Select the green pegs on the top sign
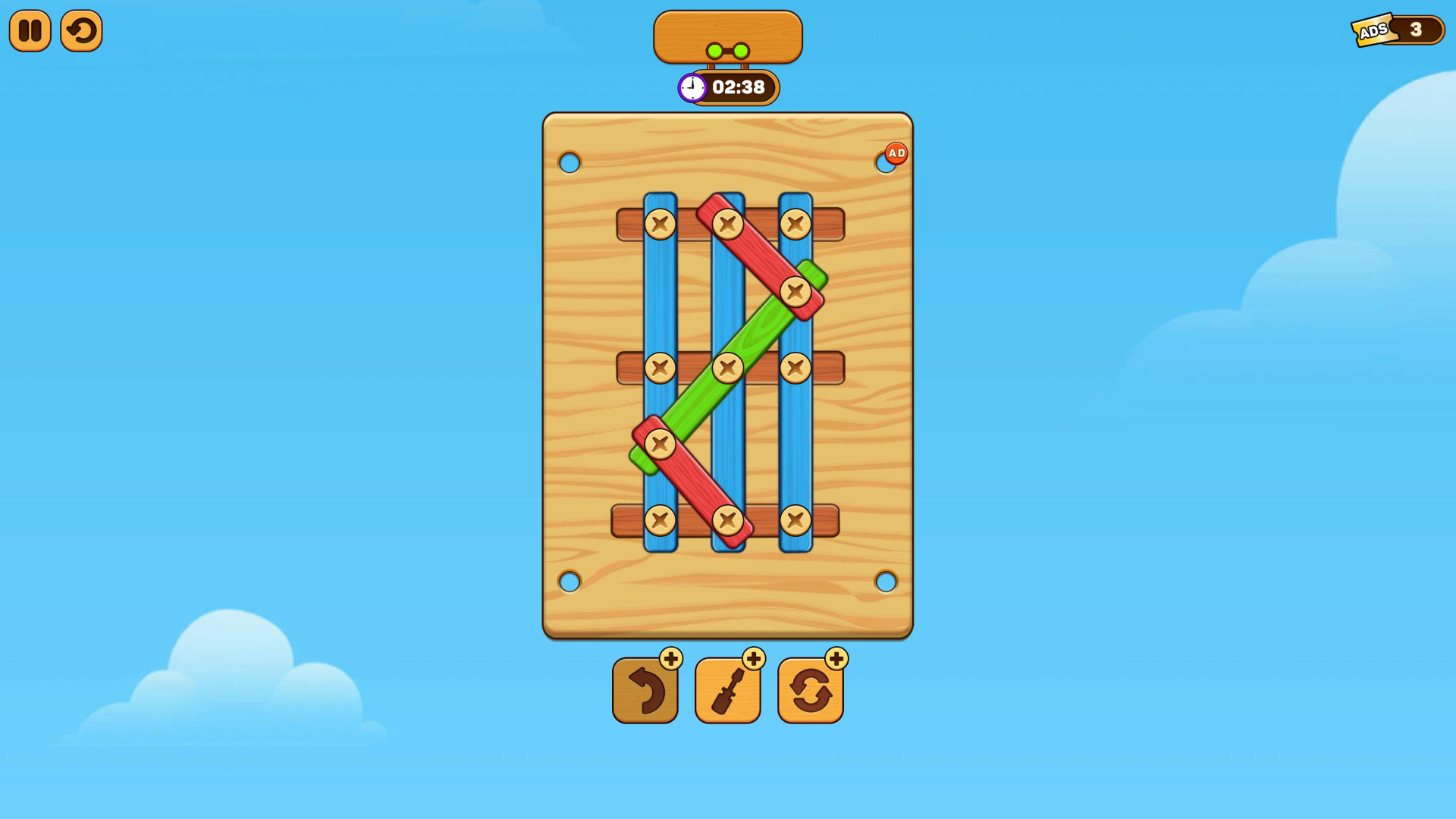This screenshot has height=819, width=1456. pyautogui.click(x=726, y=49)
